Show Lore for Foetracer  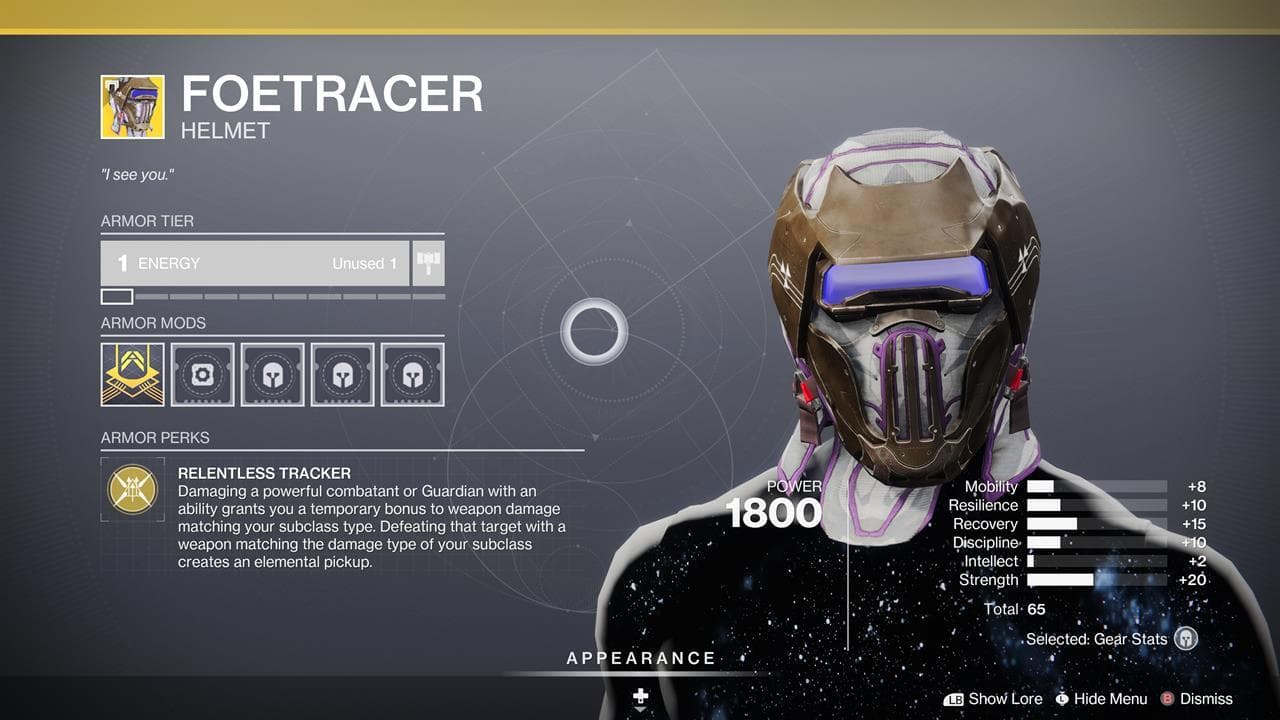[1005, 699]
